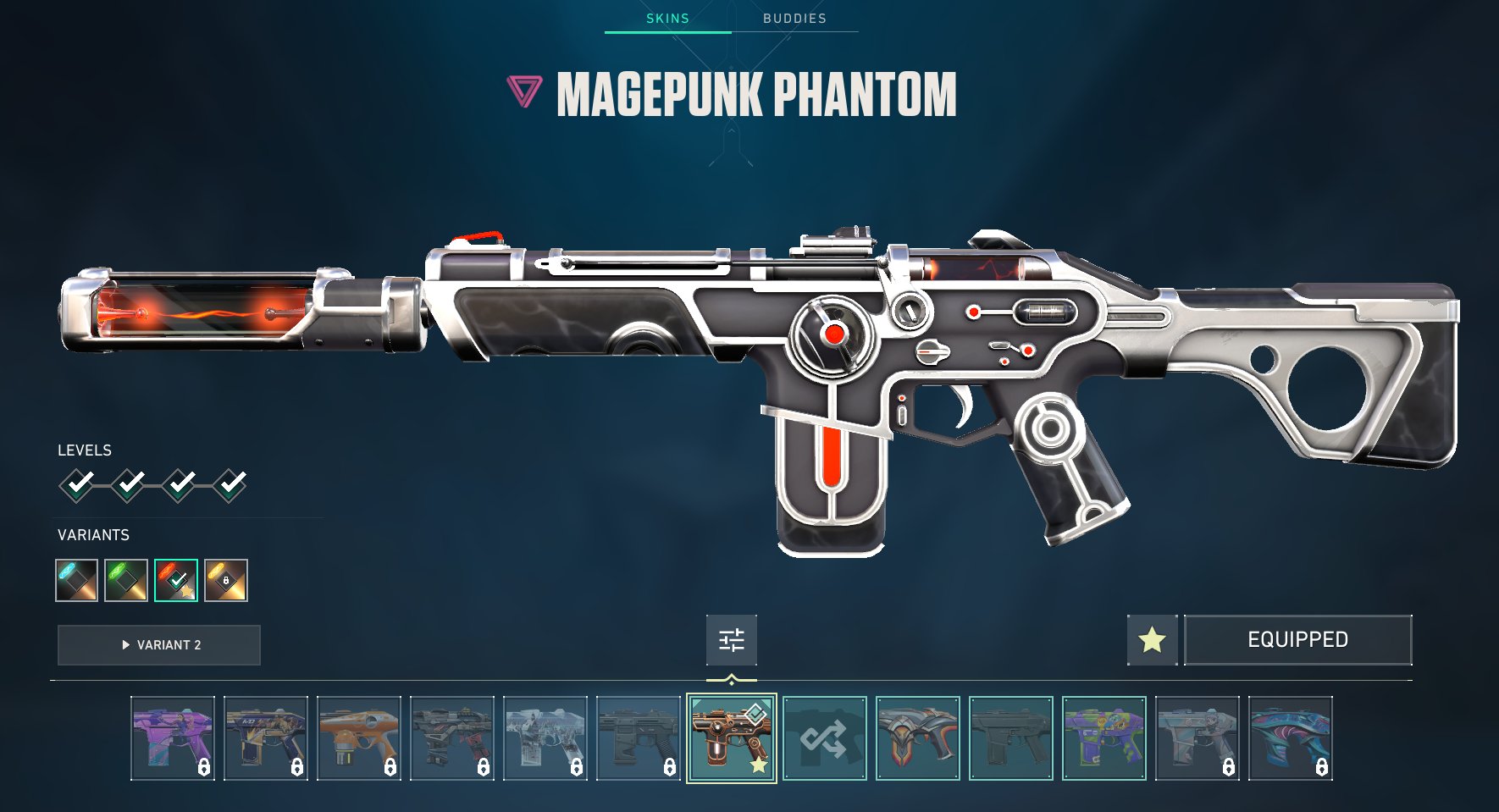The width and height of the screenshot is (1499, 812).
Task: Pick the red Magepunk variant swatch
Action: tap(176, 581)
